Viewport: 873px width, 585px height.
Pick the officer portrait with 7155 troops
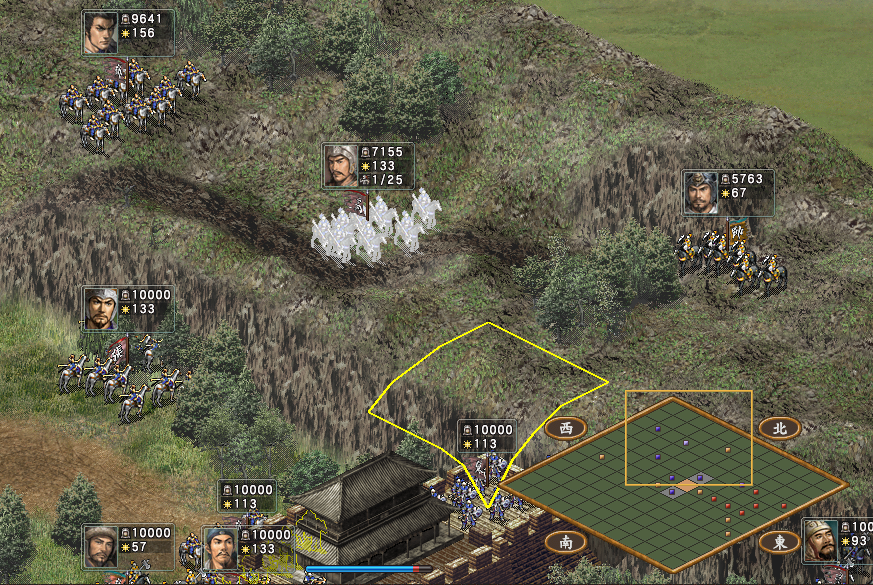coord(341,165)
